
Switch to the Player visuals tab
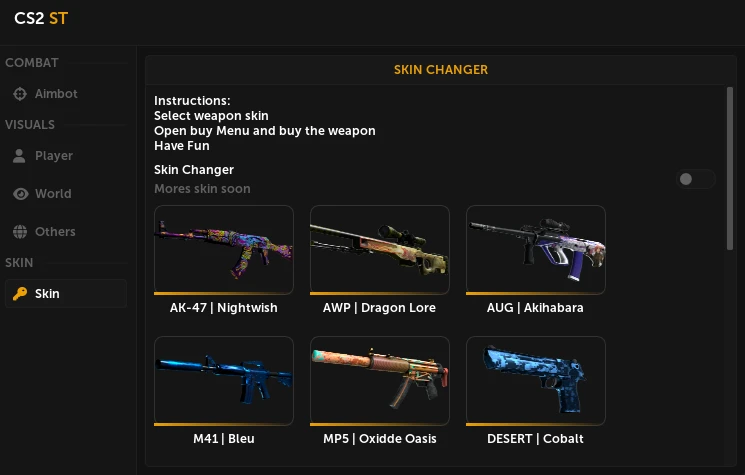[54, 156]
